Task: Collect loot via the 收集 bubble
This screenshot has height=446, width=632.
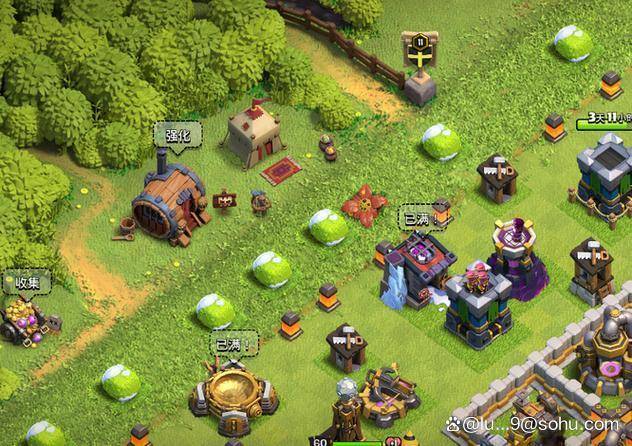Action: tap(27, 283)
